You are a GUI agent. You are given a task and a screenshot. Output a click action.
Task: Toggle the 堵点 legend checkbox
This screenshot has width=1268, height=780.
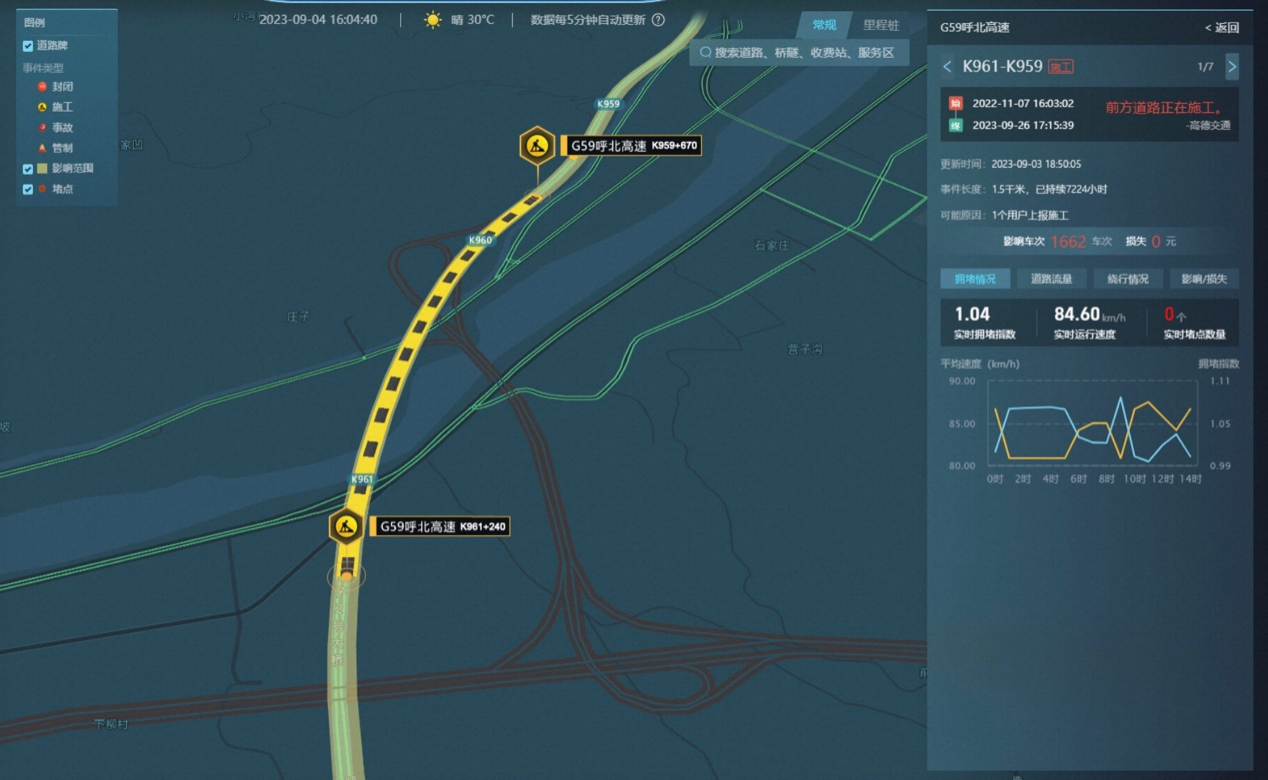click(29, 189)
